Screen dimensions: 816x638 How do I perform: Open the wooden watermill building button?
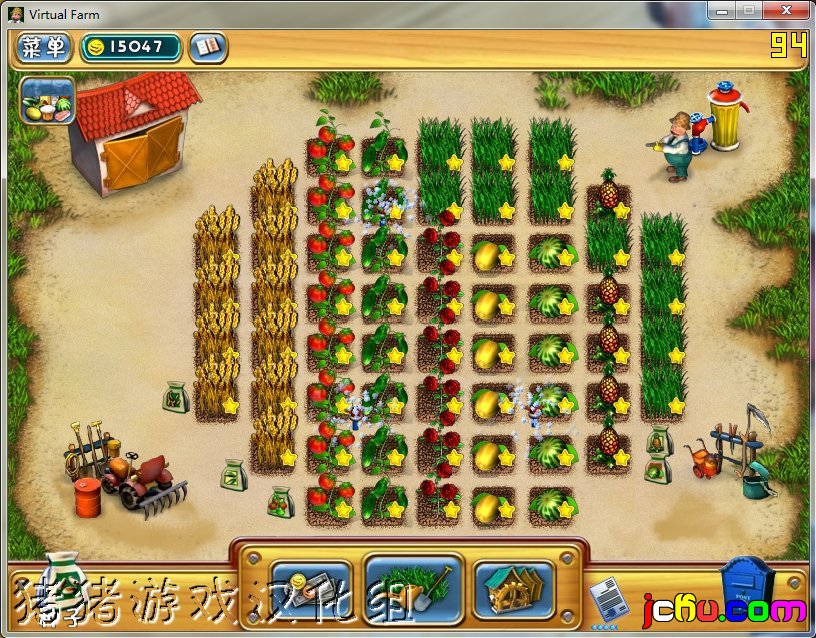coord(514,587)
